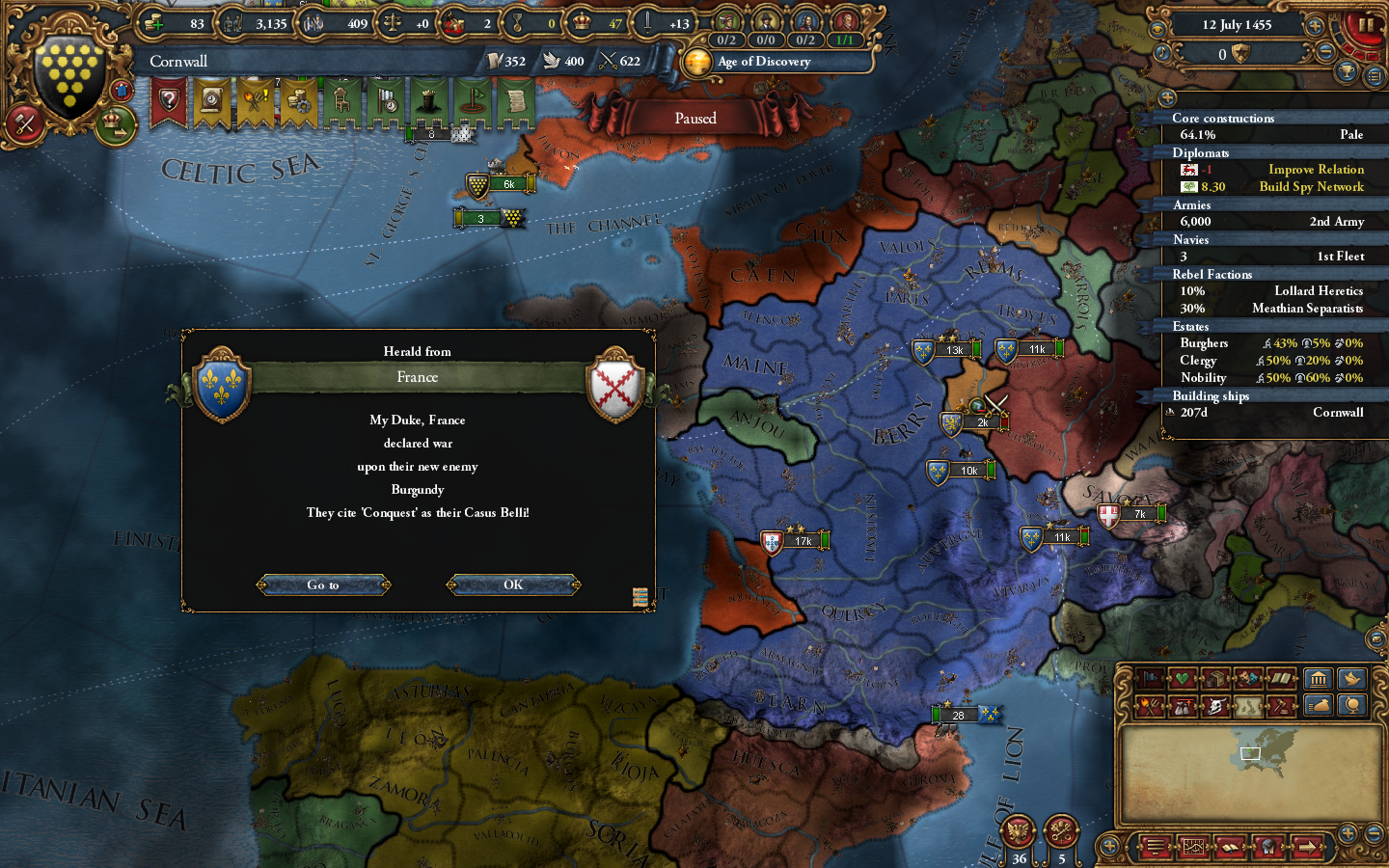Select the theater masks icon in the macrobuilder
The height and width of the screenshot is (868, 1389).
pos(1247,678)
